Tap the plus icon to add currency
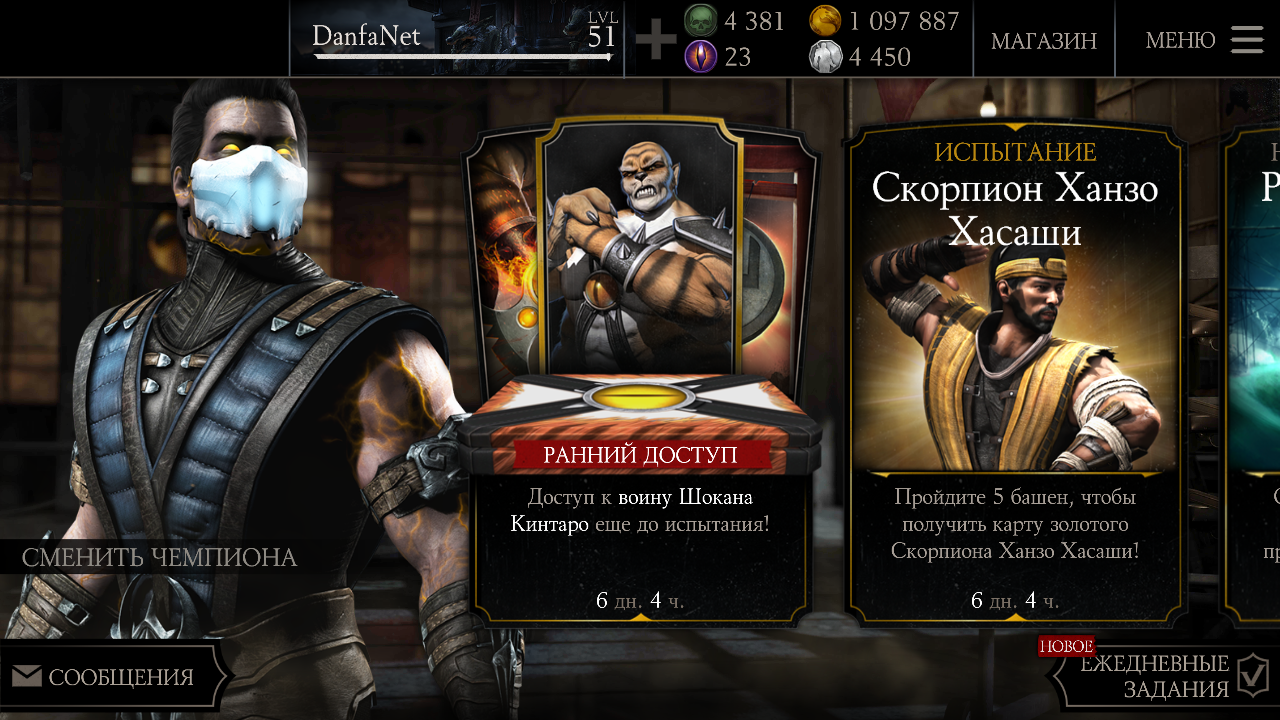The image size is (1280, 720). point(656,40)
